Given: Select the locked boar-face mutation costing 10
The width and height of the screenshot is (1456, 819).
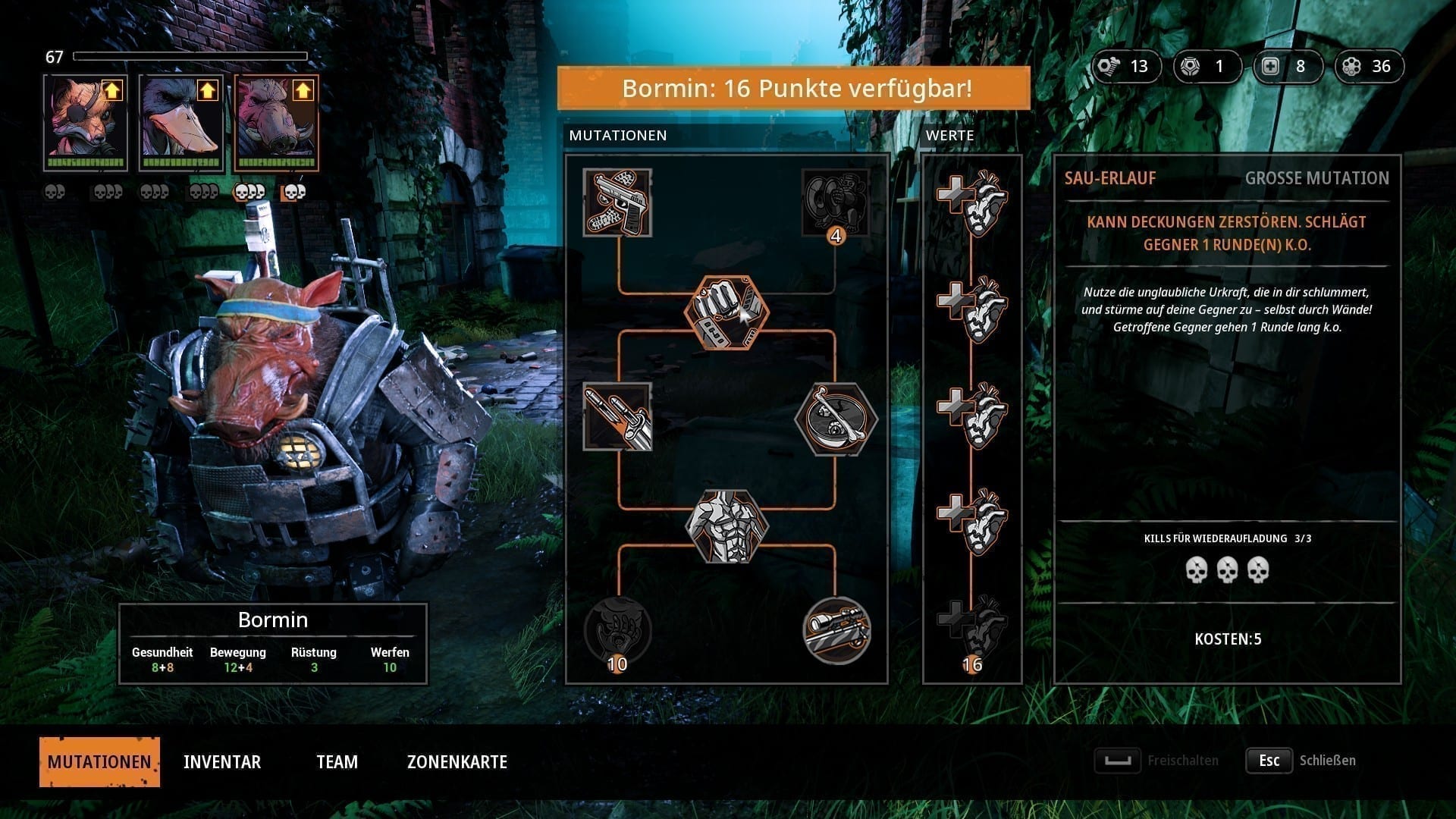Looking at the screenshot, I should [x=617, y=630].
